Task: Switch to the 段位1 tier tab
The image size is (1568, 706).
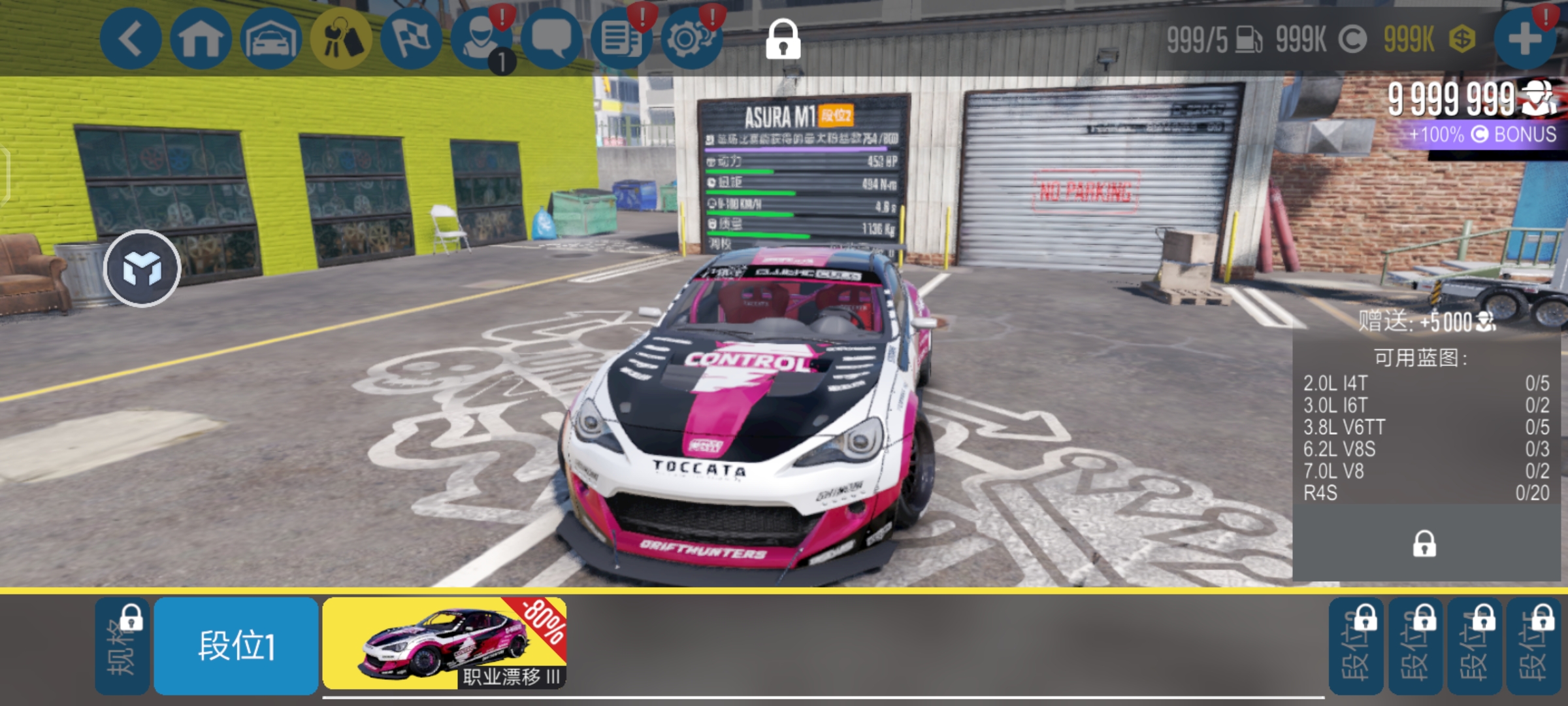Action: click(236, 646)
